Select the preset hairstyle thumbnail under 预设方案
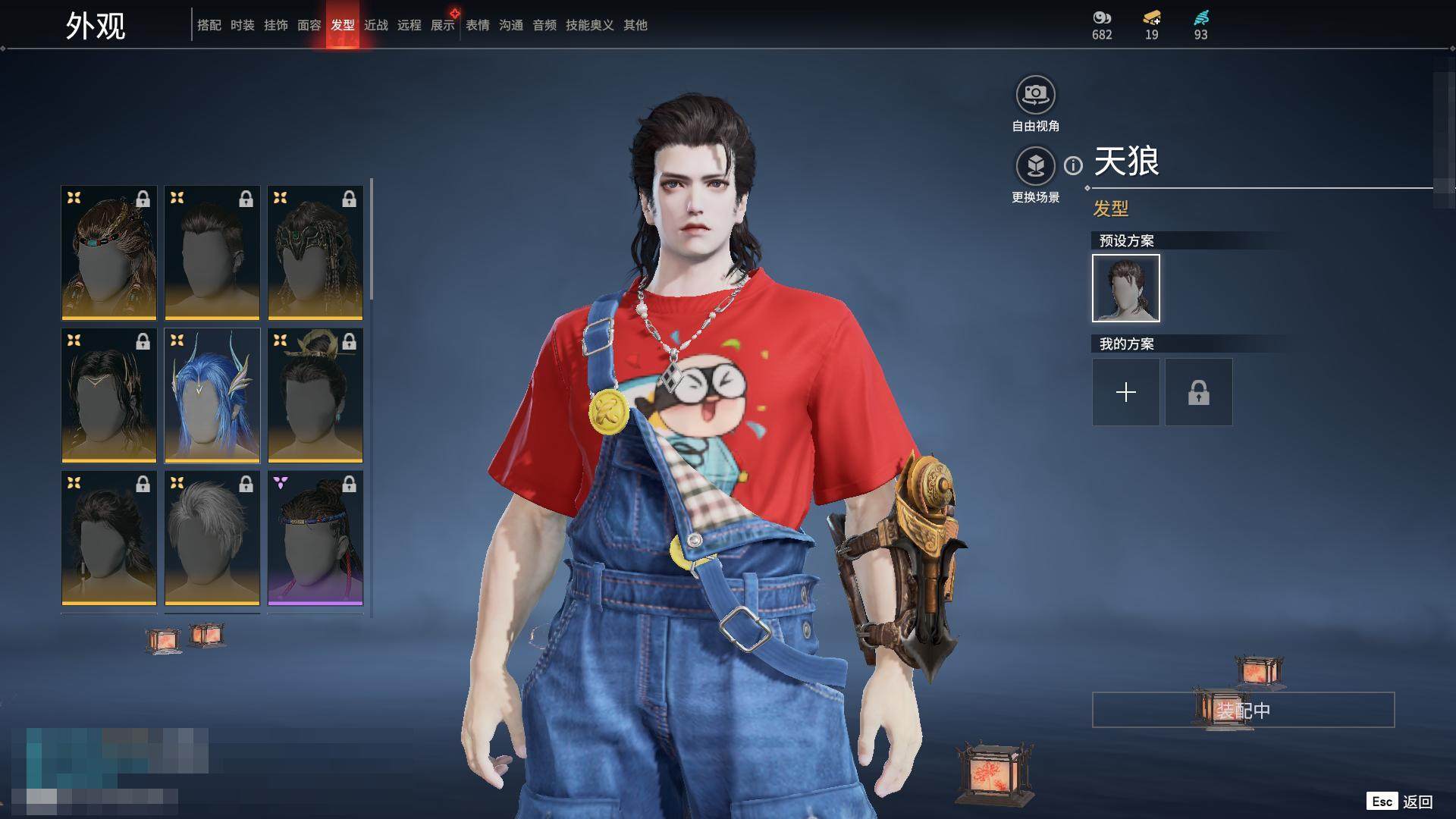 click(1125, 288)
